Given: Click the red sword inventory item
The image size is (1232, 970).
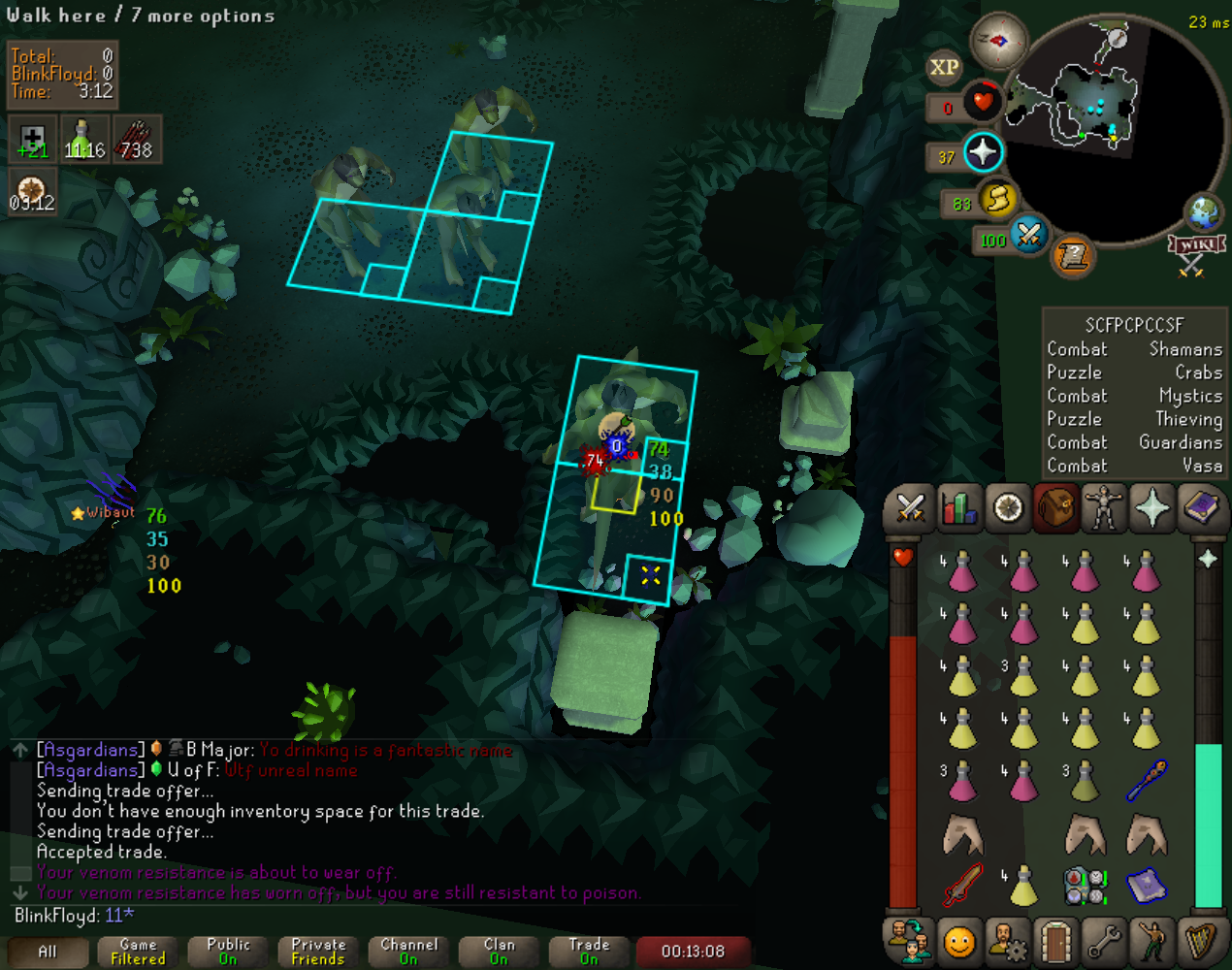Looking at the screenshot, I should click(x=962, y=885).
